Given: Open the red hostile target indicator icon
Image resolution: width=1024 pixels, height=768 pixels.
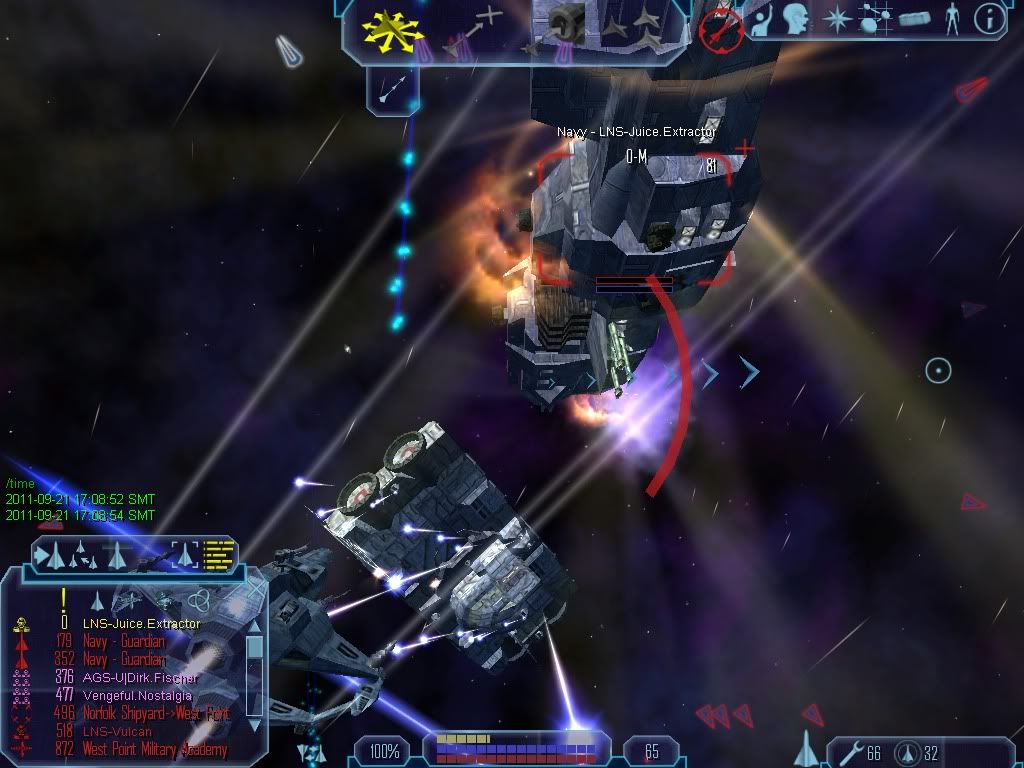Looking at the screenshot, I should [x=720, y=28].
